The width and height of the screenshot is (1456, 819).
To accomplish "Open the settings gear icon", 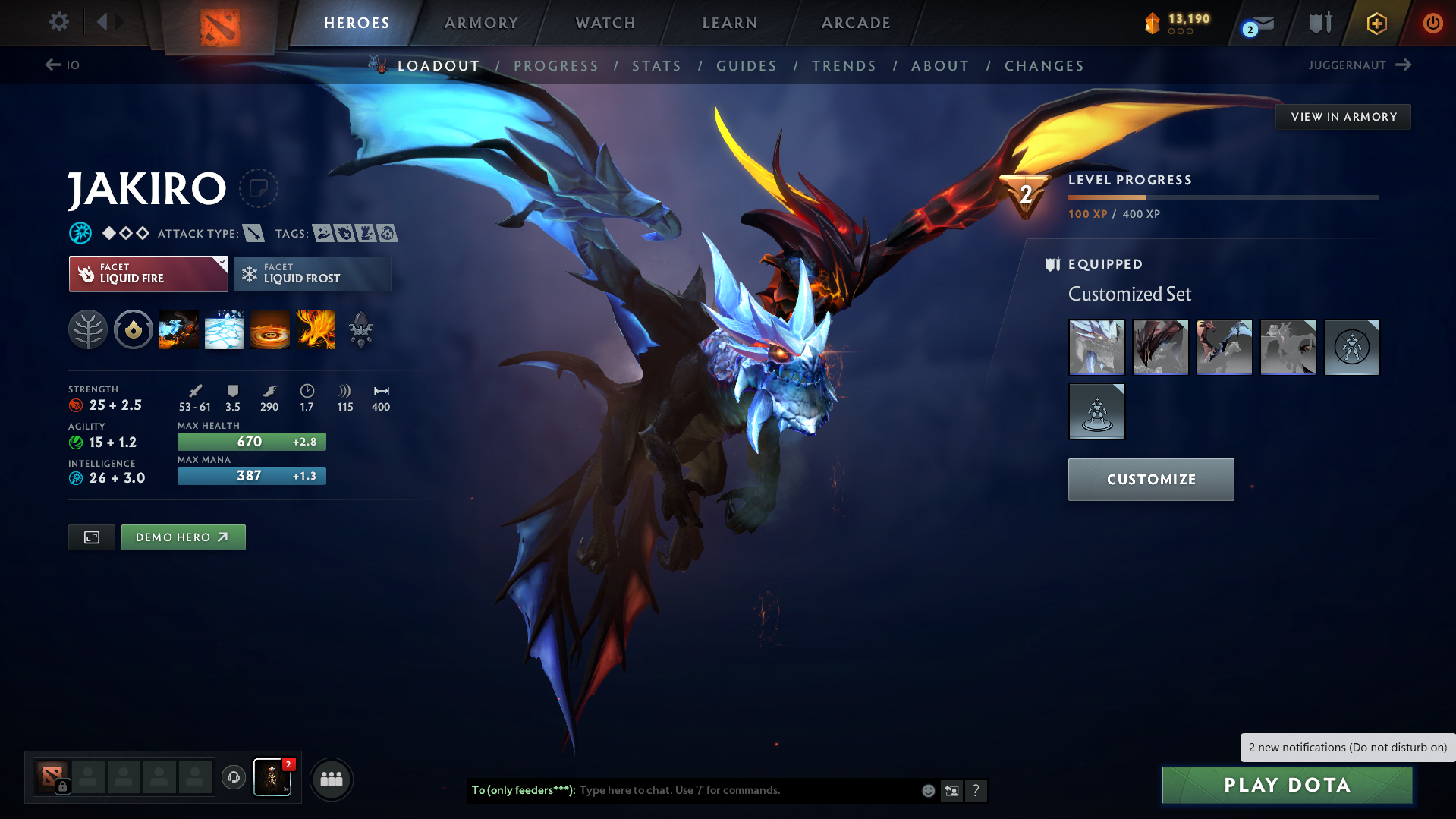I will pos(58,22).
